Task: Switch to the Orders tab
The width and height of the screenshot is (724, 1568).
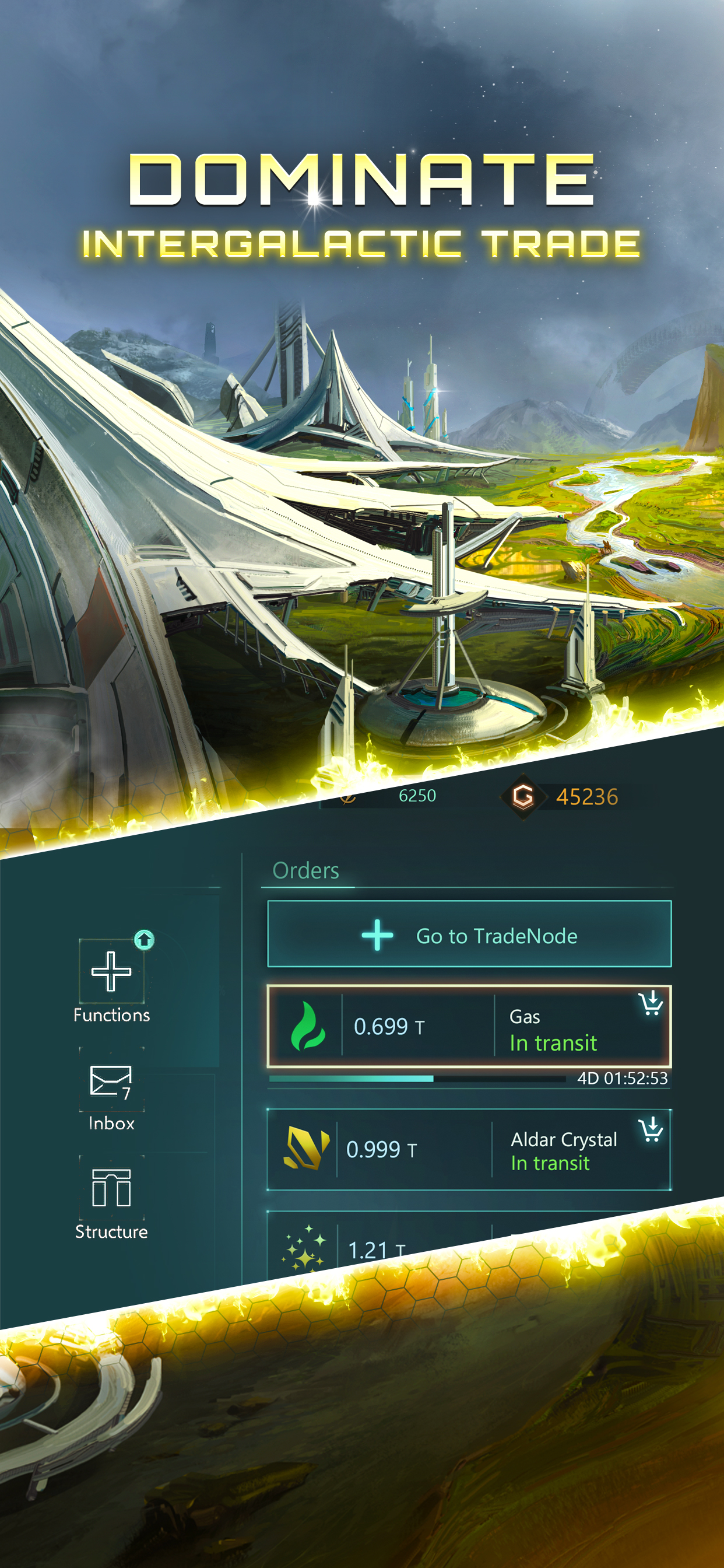Action: coord(306,870)
